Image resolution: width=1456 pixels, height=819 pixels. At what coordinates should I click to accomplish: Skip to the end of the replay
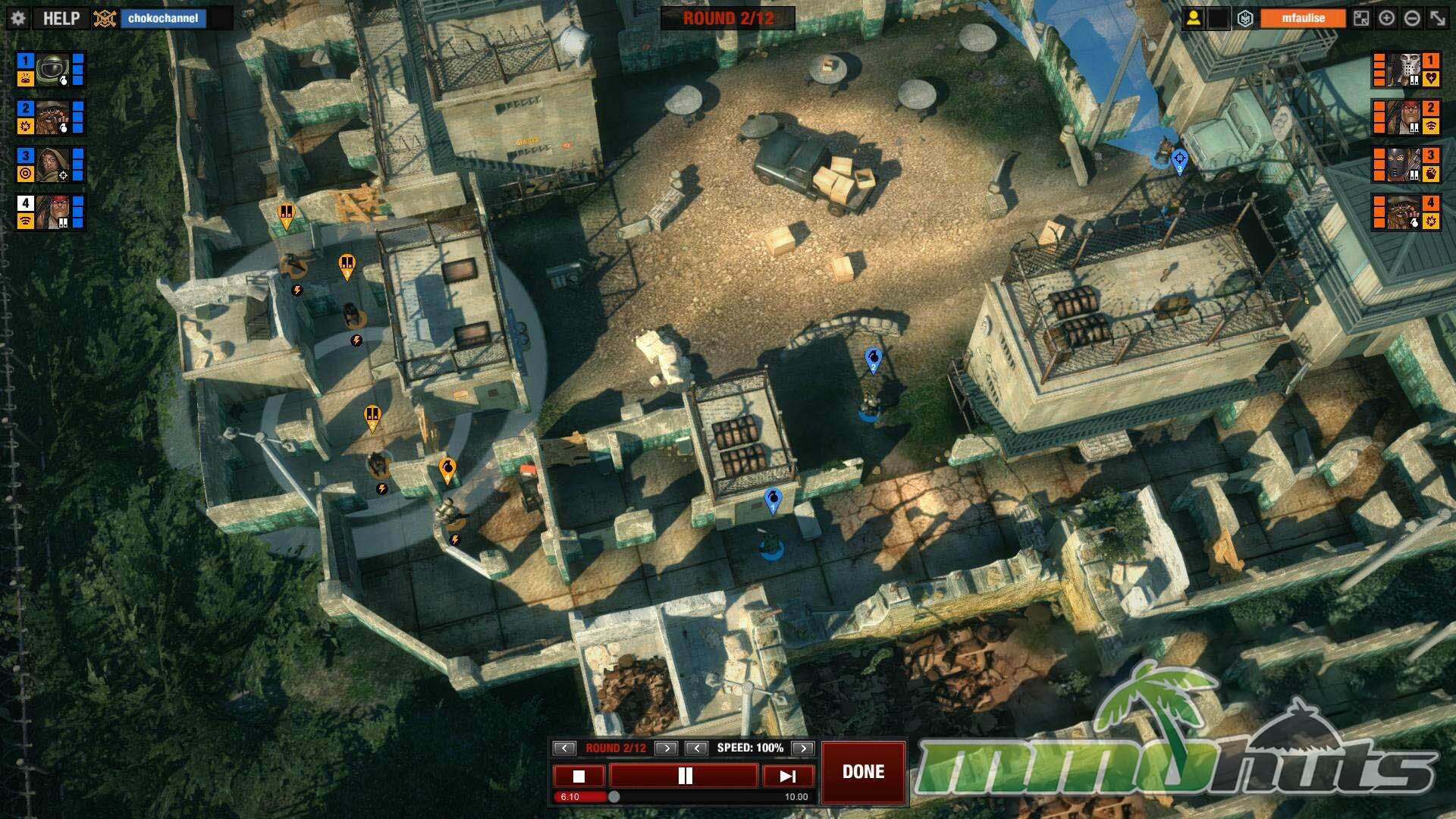pyautogui.click(x=788, y=776)
